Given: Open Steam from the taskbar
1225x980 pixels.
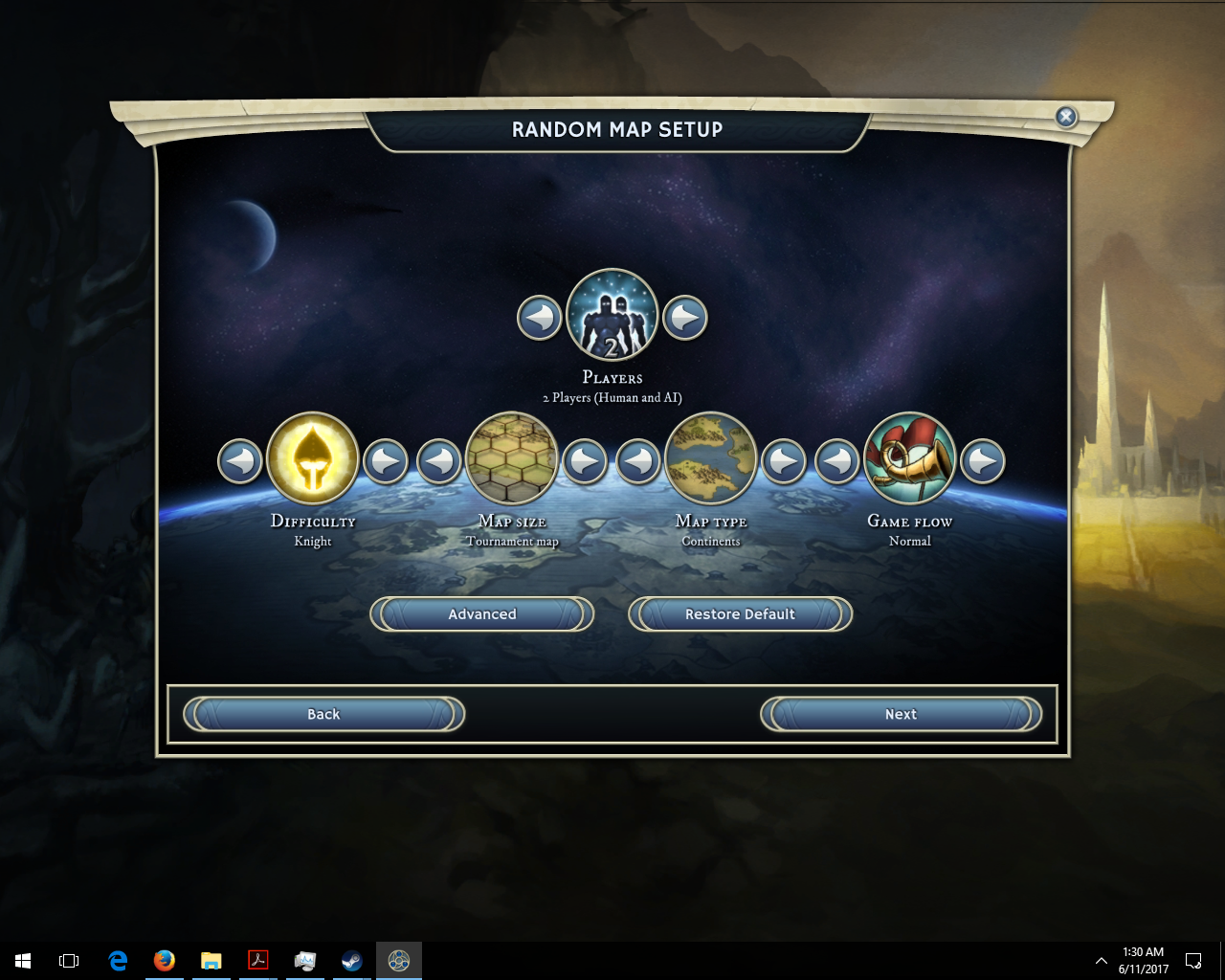Looking at the screenshot, I should tap(352, 960).
